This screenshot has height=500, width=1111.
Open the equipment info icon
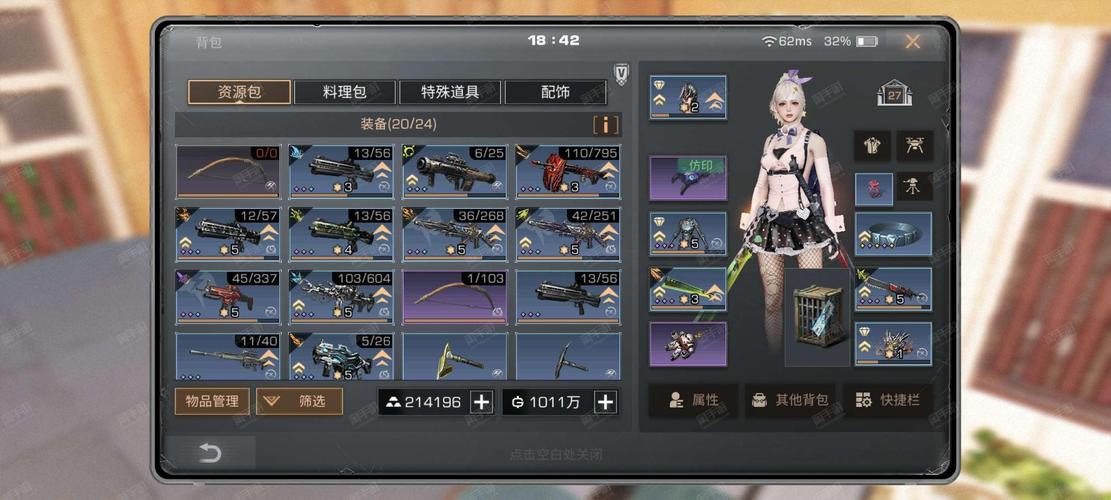point(606,125)
